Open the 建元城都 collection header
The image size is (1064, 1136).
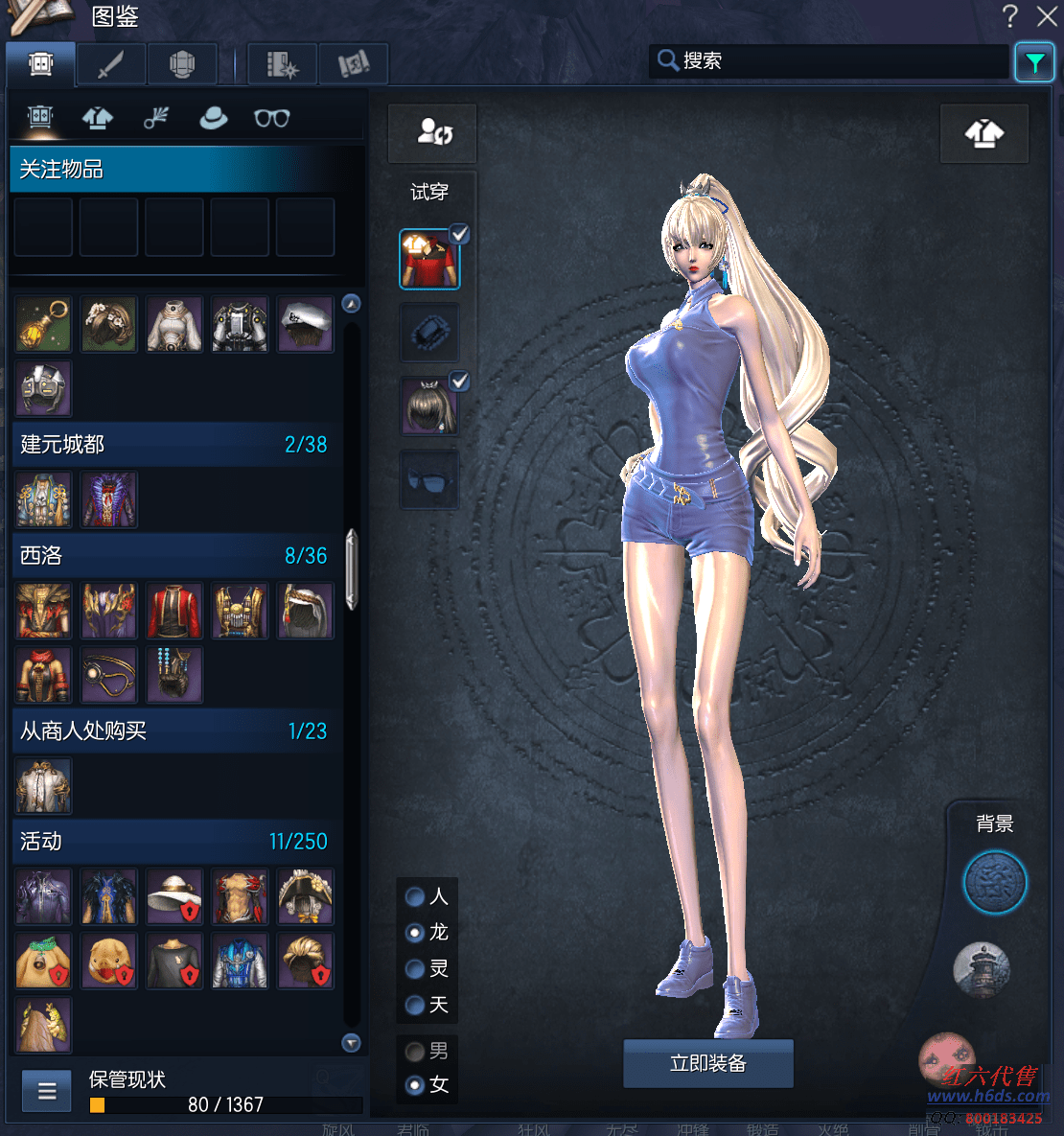[173, 445]
